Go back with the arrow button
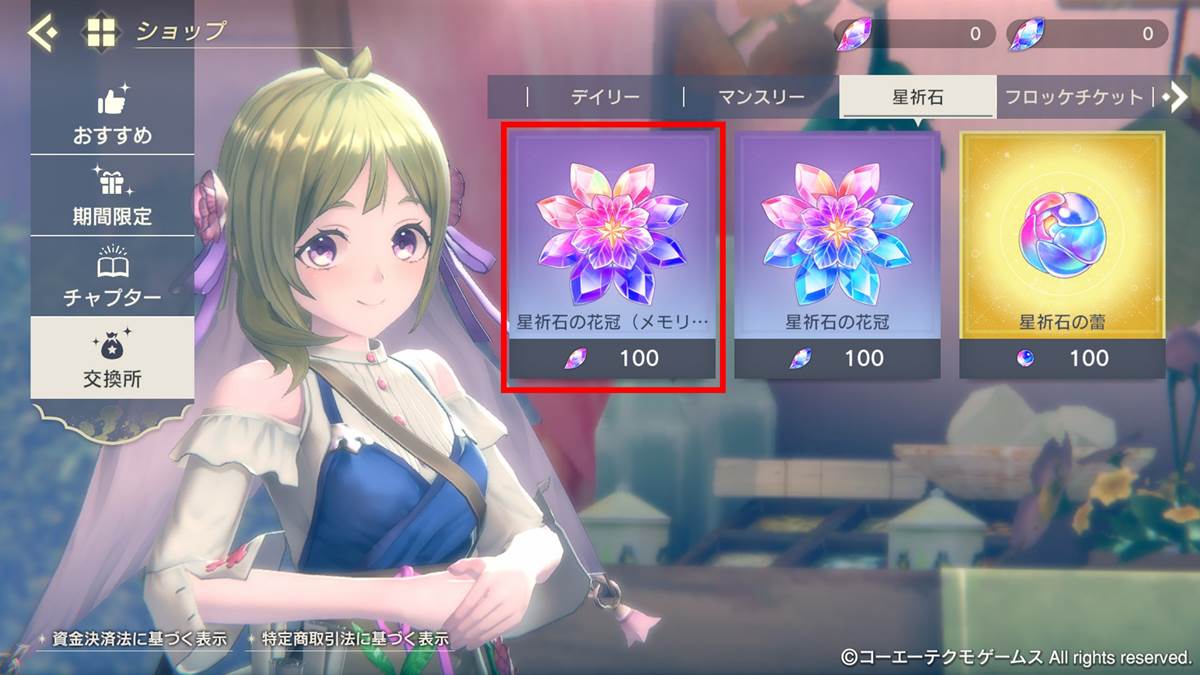The width and height of the screenshot is (1200, 675). click(x=43, y=33)
